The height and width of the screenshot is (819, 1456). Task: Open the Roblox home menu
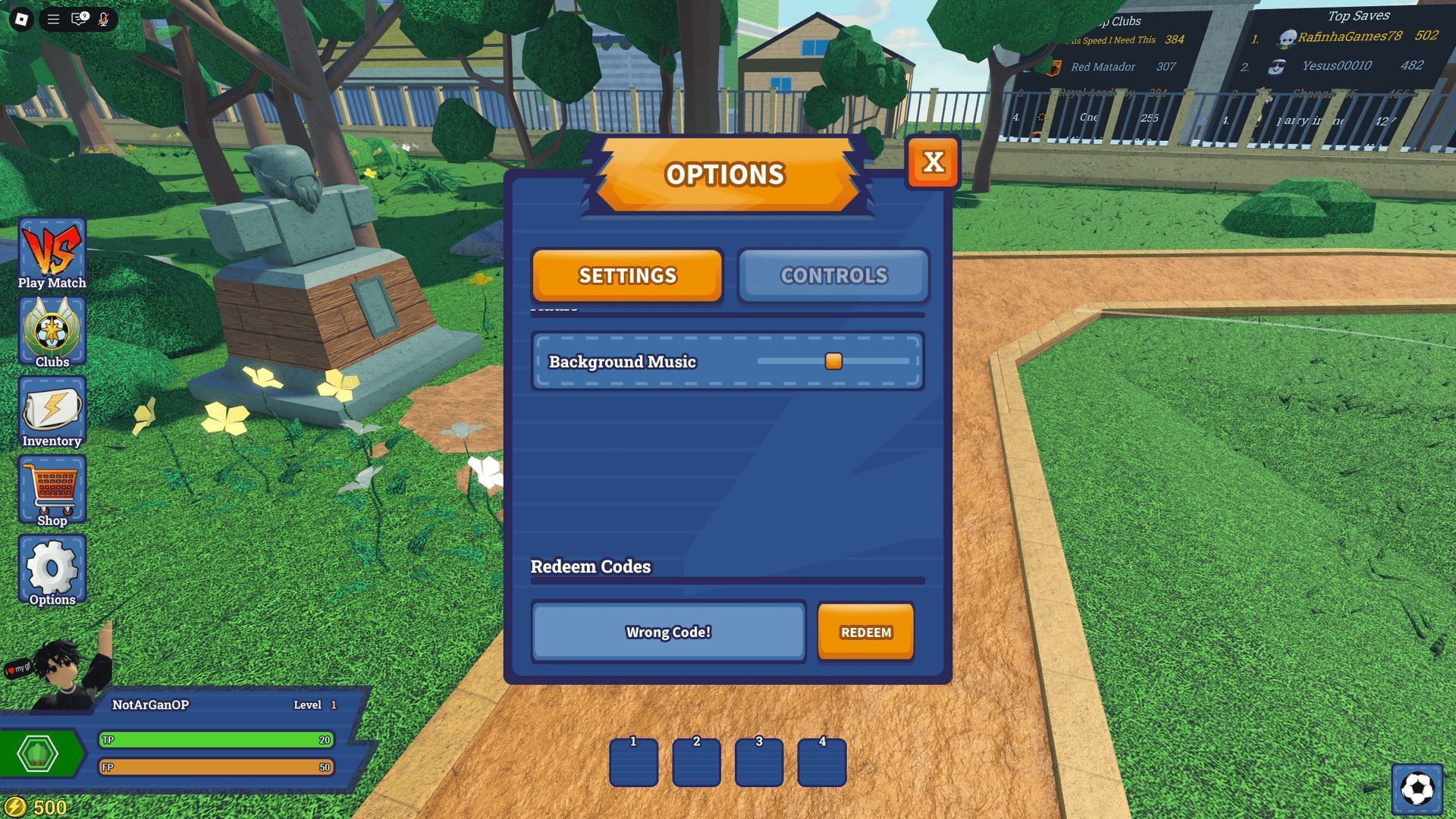click(20, 19)
